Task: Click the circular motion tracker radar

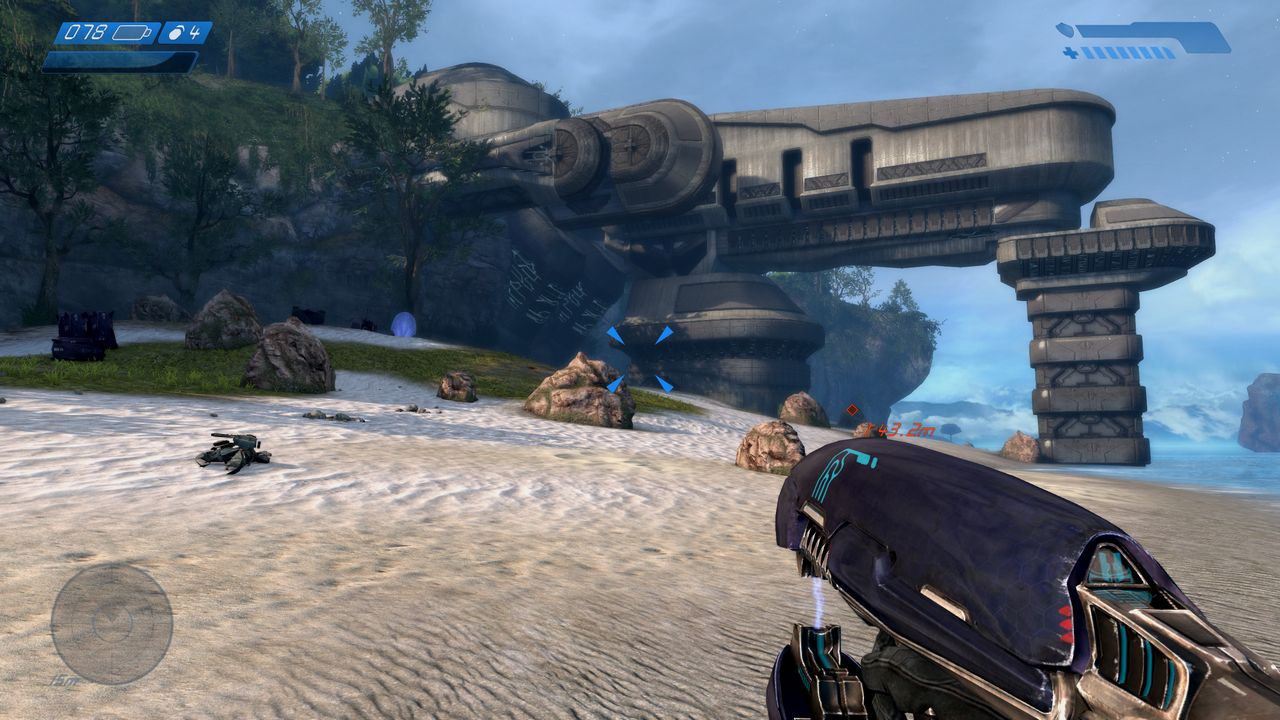Action: (x=111, y=624)
